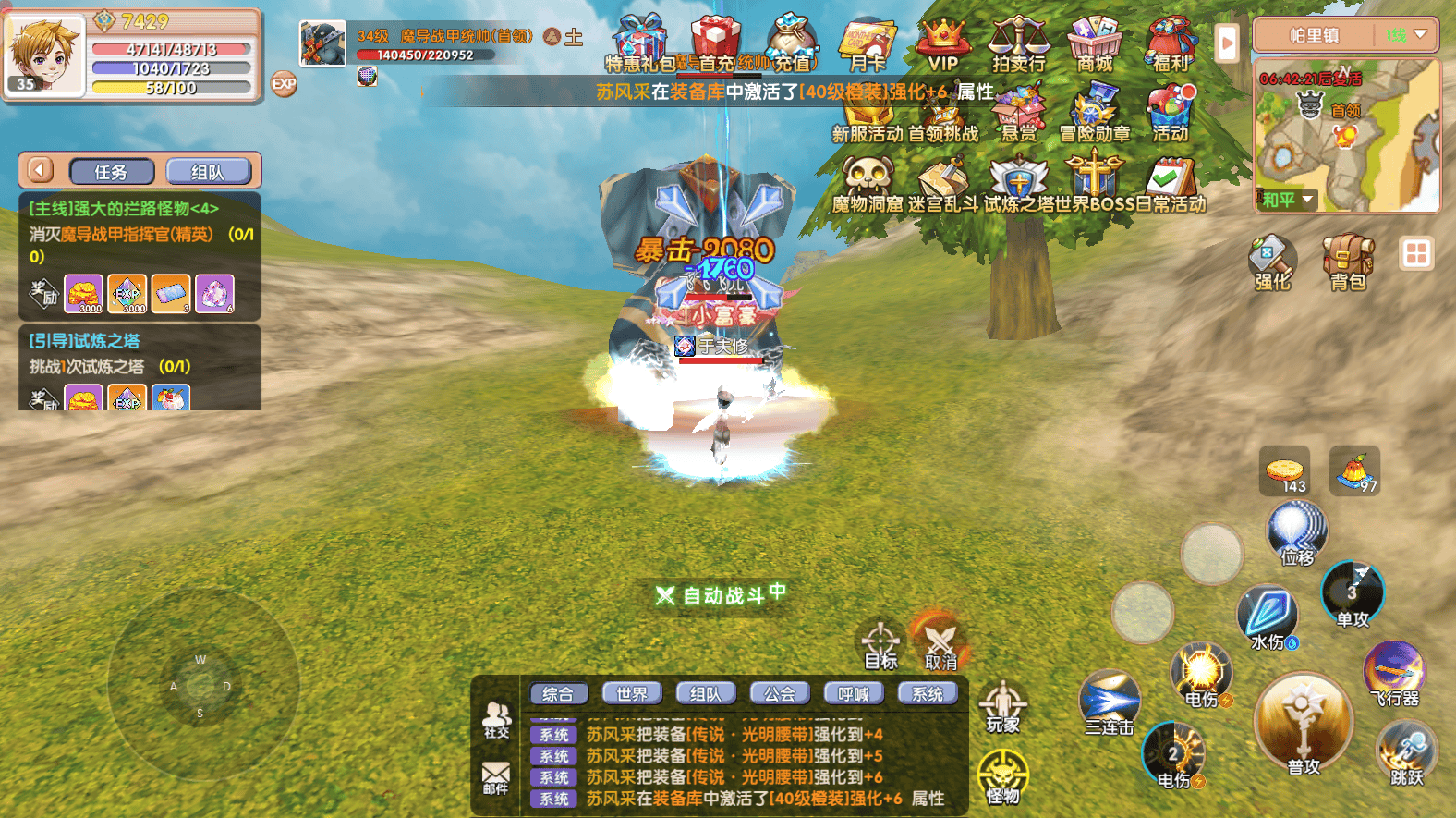1456x818 pixels.
Task: Open the VIP crown menu
Action: pos(942,44)
